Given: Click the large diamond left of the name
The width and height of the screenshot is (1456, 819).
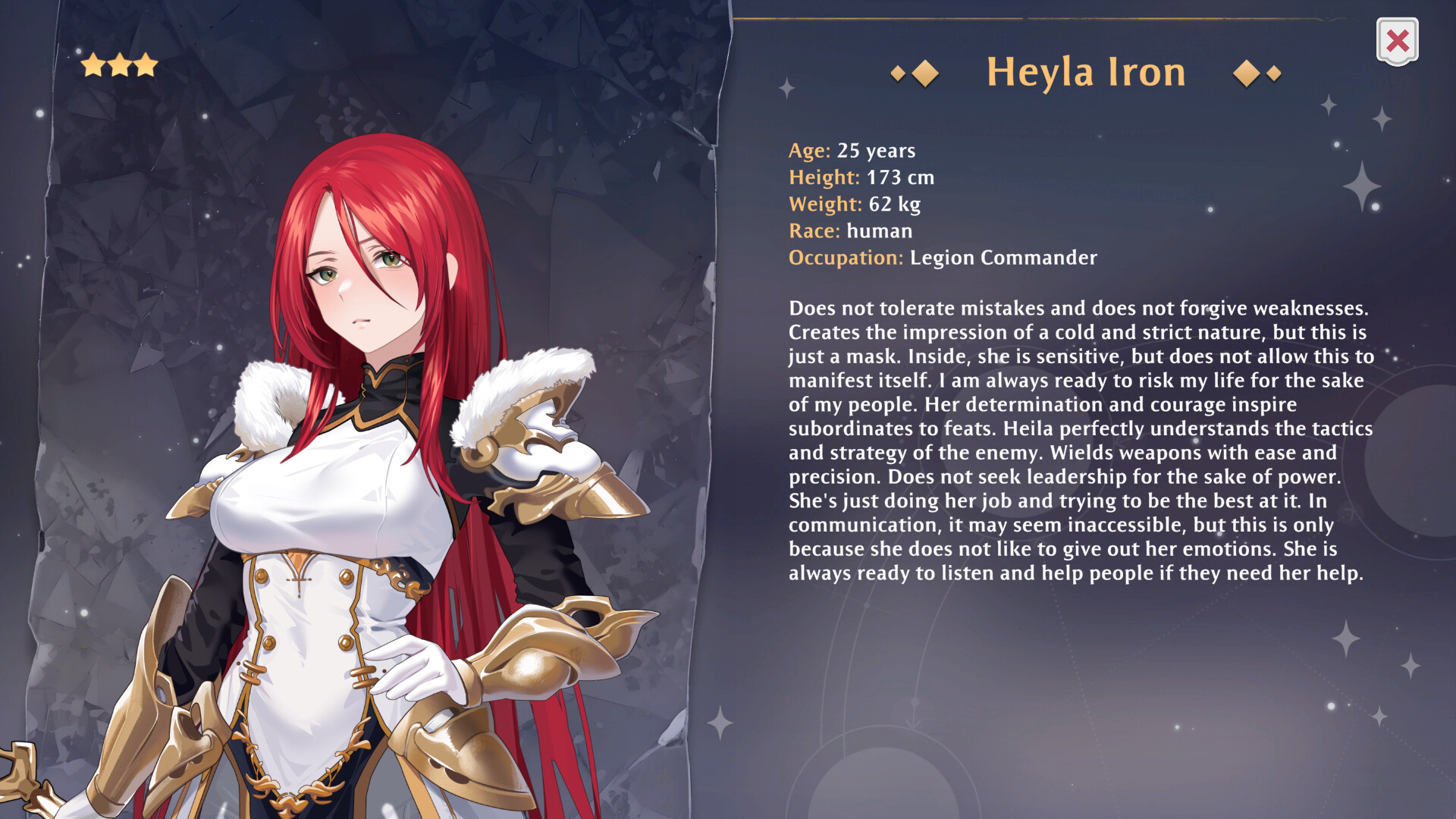Looking at the screenshot, I should point(924,73).
